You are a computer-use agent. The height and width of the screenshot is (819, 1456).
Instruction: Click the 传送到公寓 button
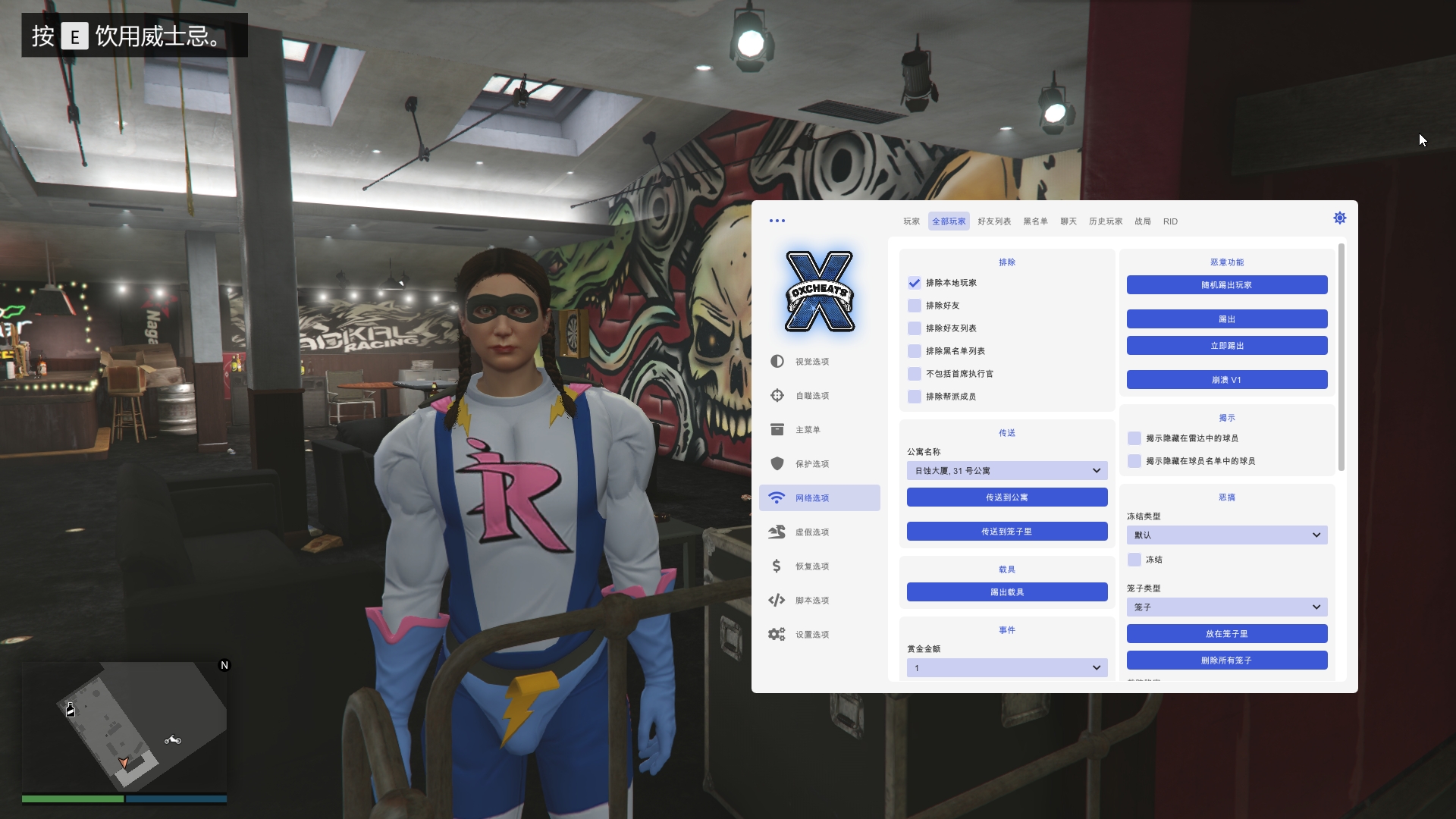[1006, 497]
